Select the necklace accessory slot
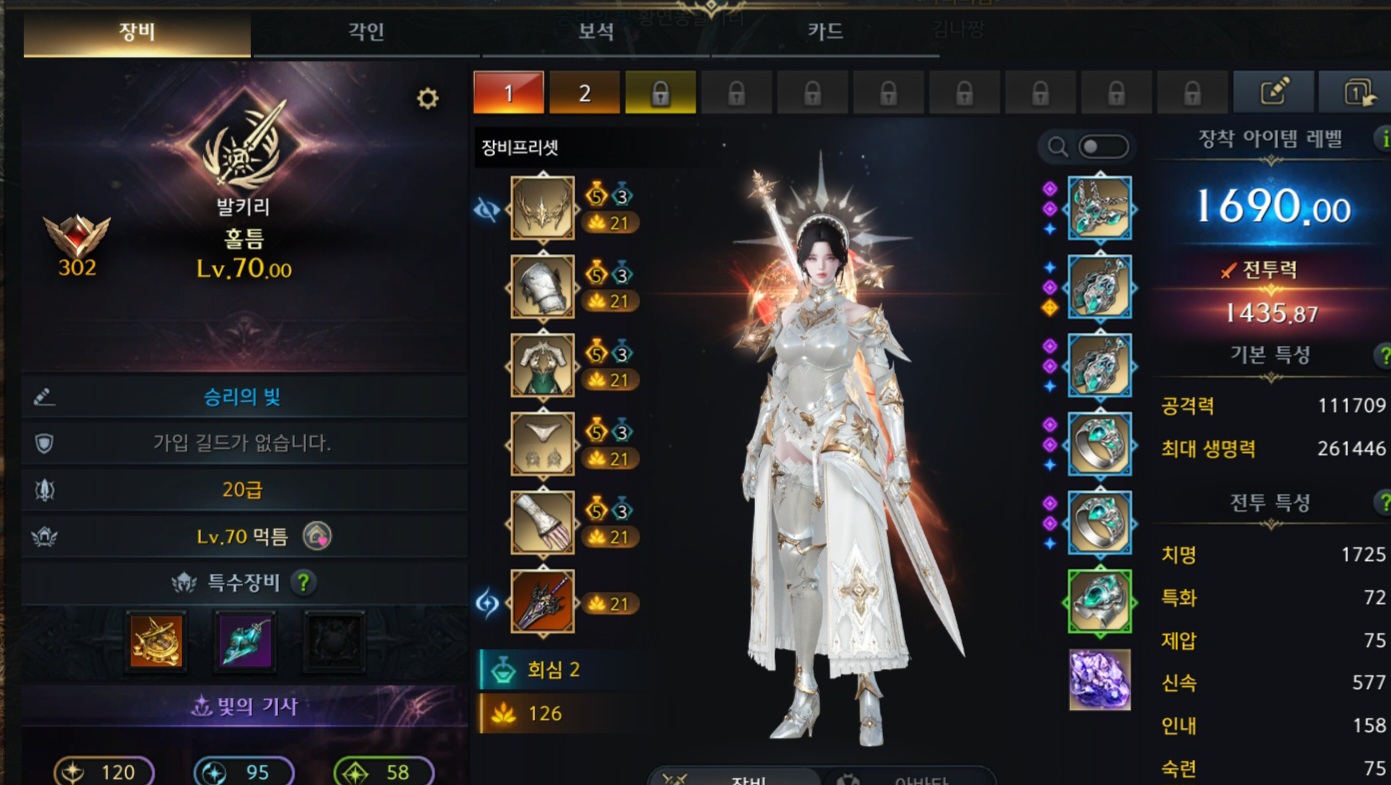 pos(1099,208)
